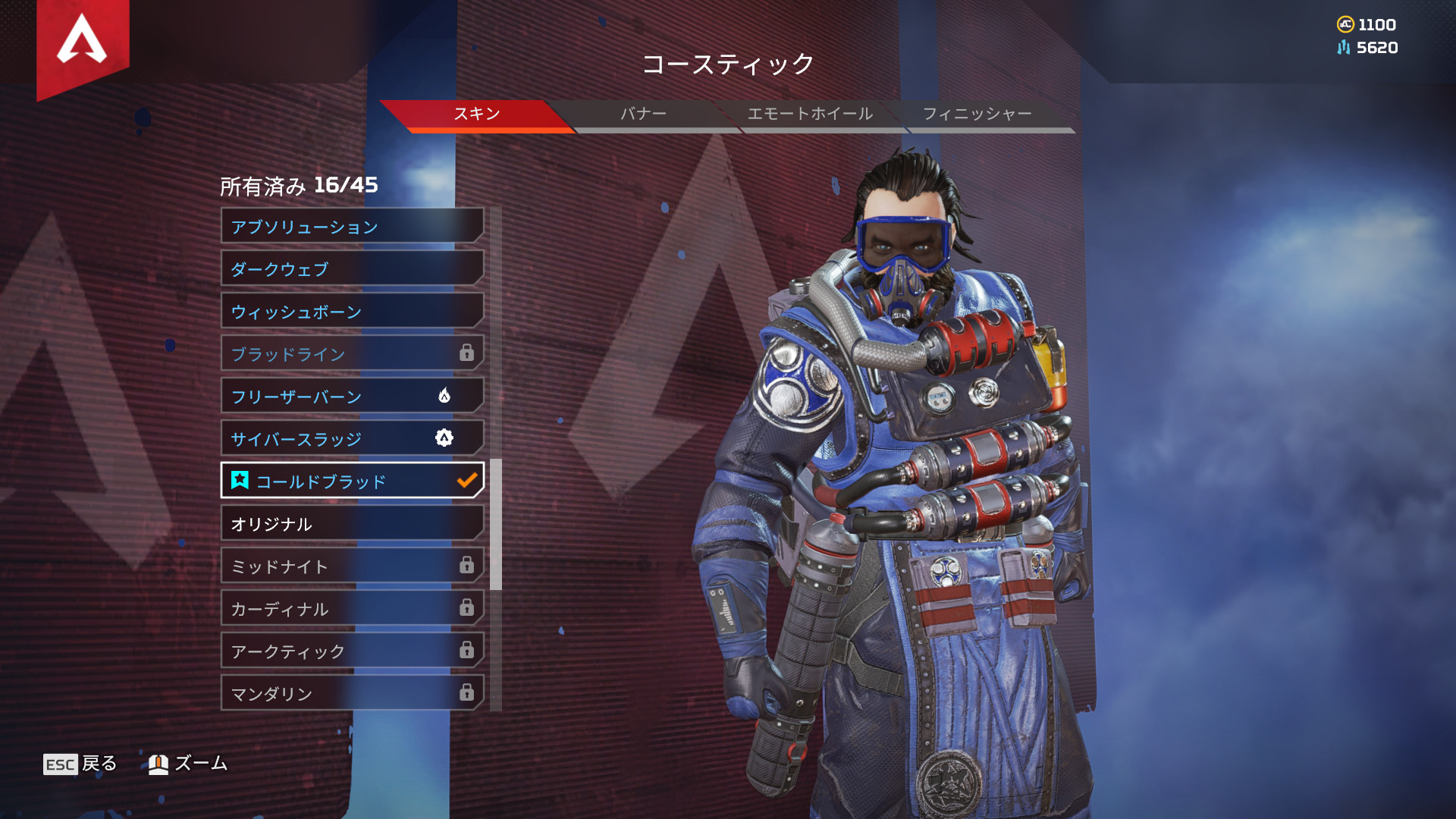Screen dimensions: 1456x819
Task: Pick the フリーザーバーン skin
Action: point(352,396)
